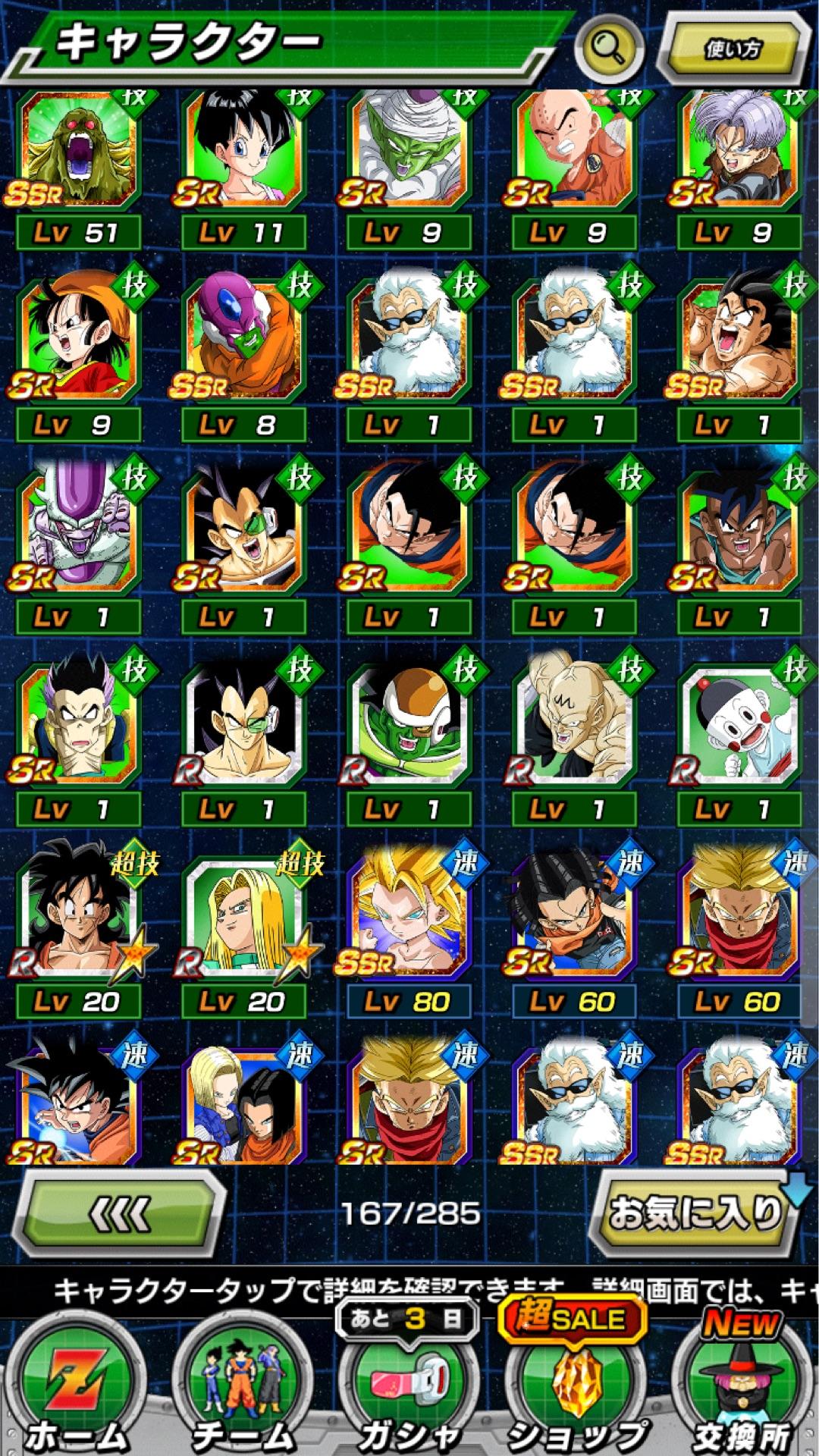Choose the Lv 9 Piccolo card
Screen dimensions: 819x1456
point(409,152)
